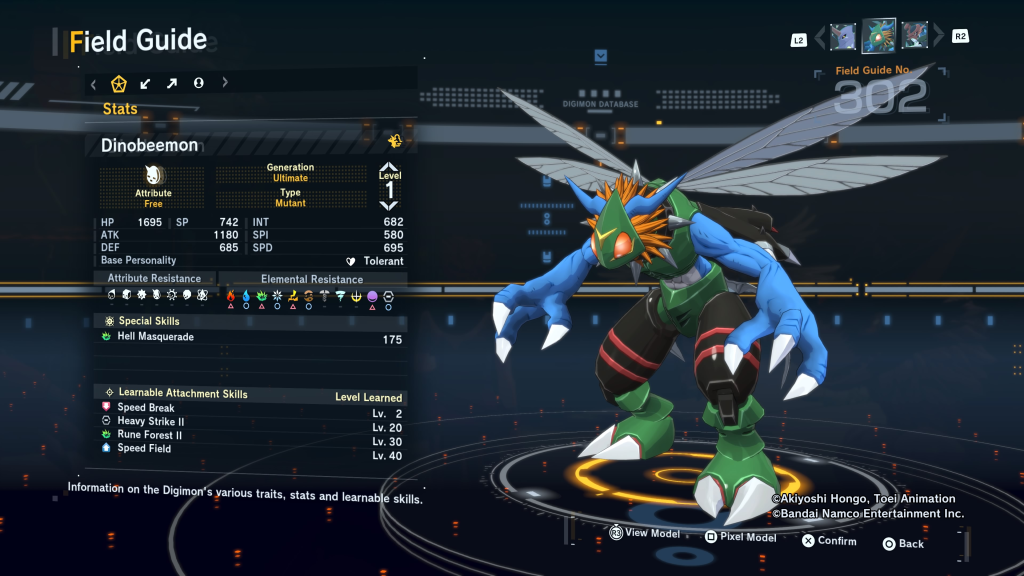
Task: Decrease level with the down arrow
Action: tap(389, 205)
